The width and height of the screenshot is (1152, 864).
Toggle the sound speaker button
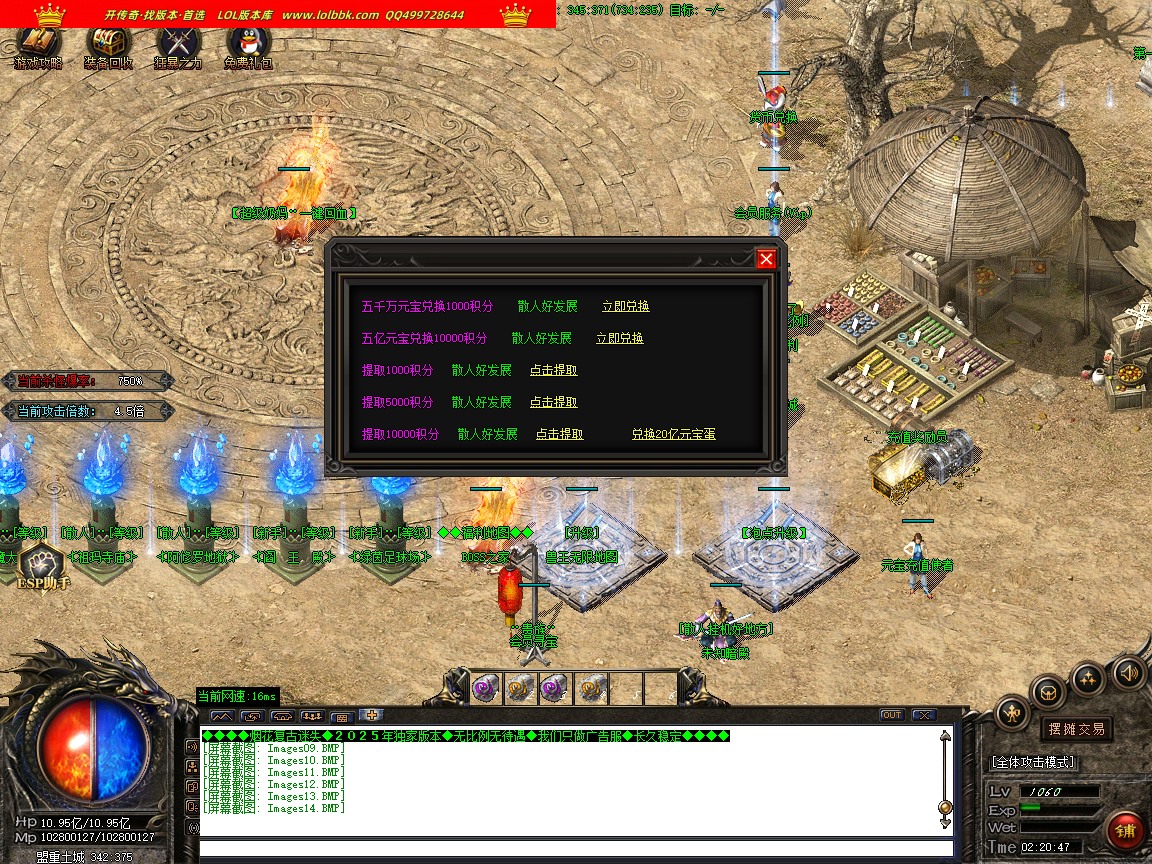(1128, 672)
